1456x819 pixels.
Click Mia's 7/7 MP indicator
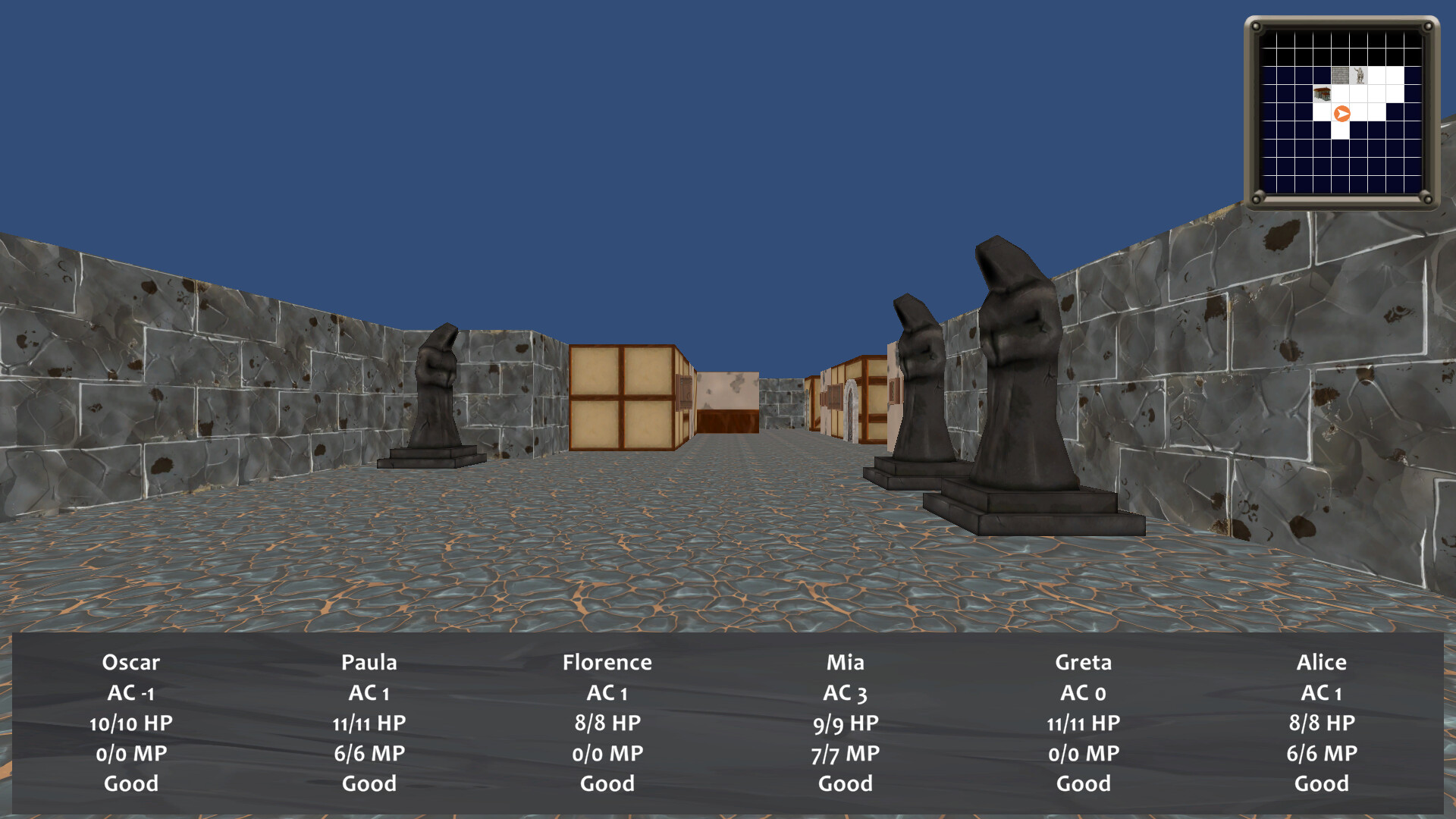coord(846,752)
